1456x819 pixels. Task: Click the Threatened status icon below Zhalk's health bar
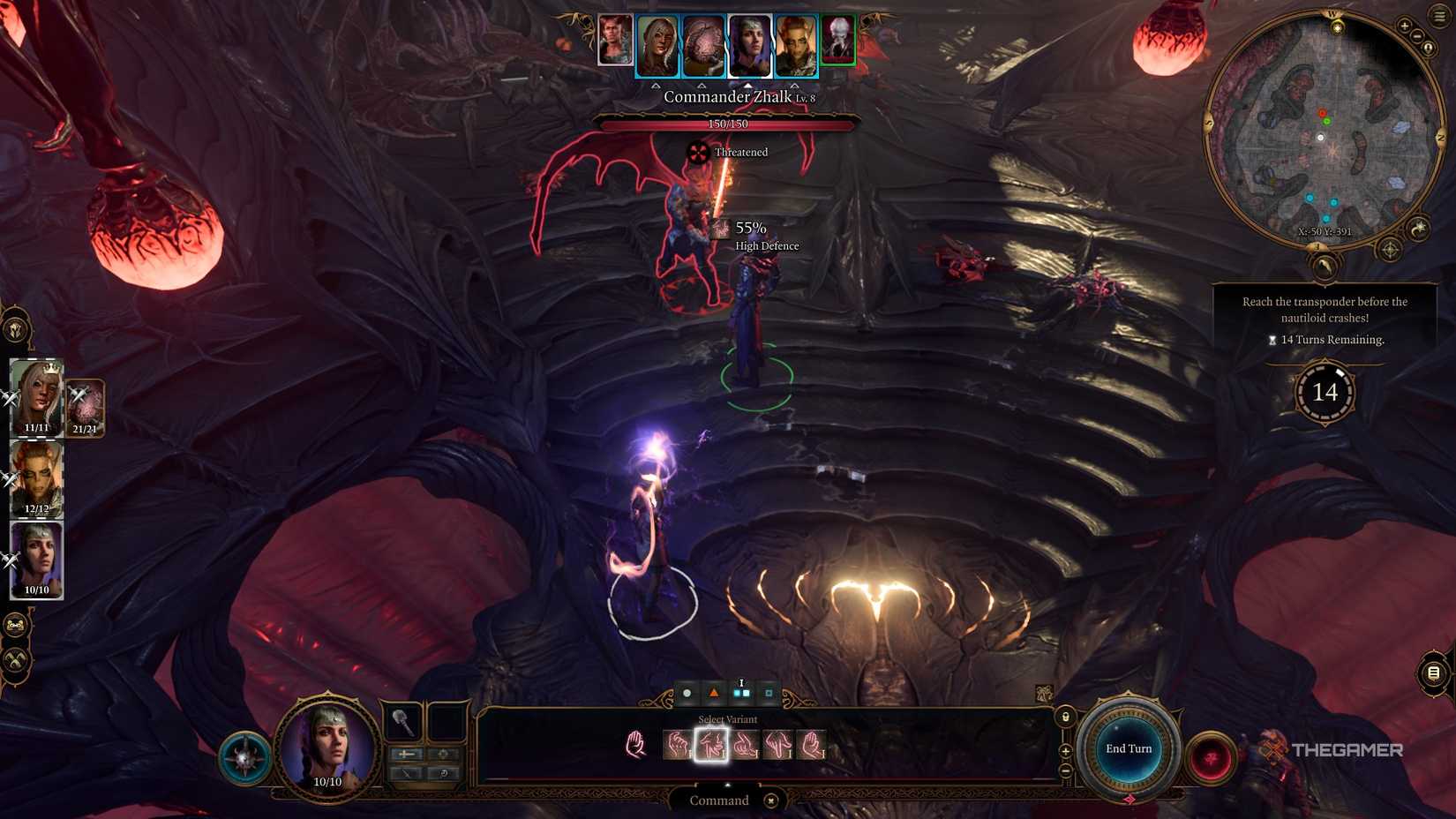pyautogui.click(x=696, y=152)
